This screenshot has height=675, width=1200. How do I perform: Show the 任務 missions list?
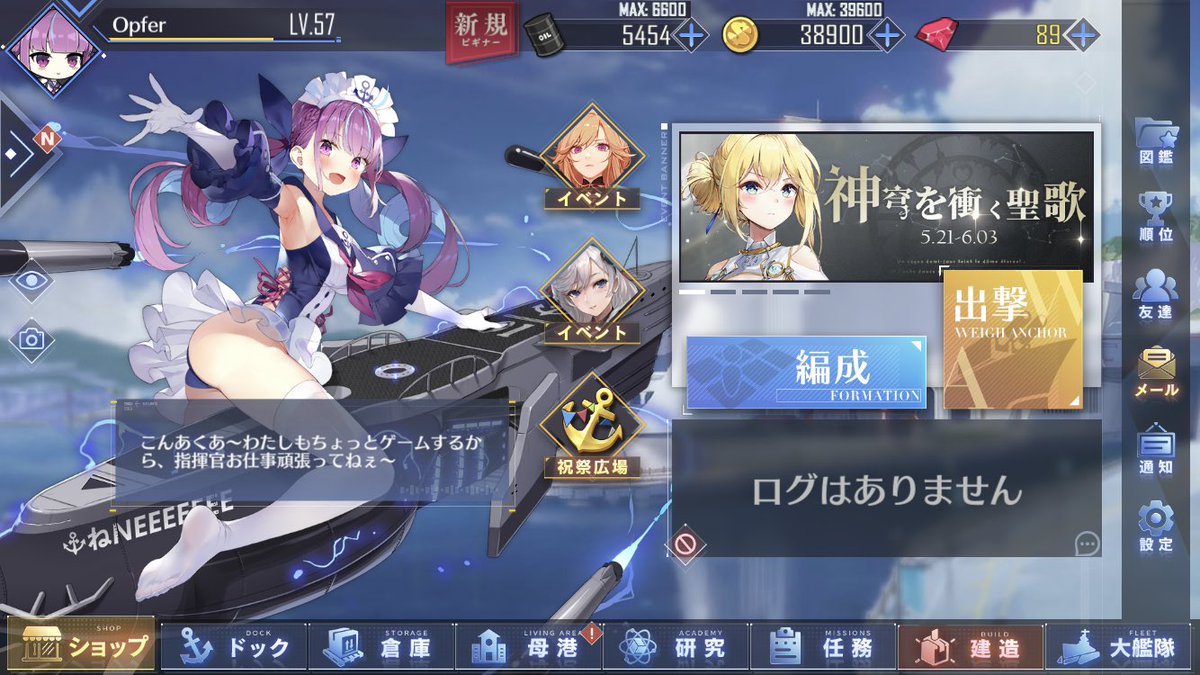pos(822,647)
